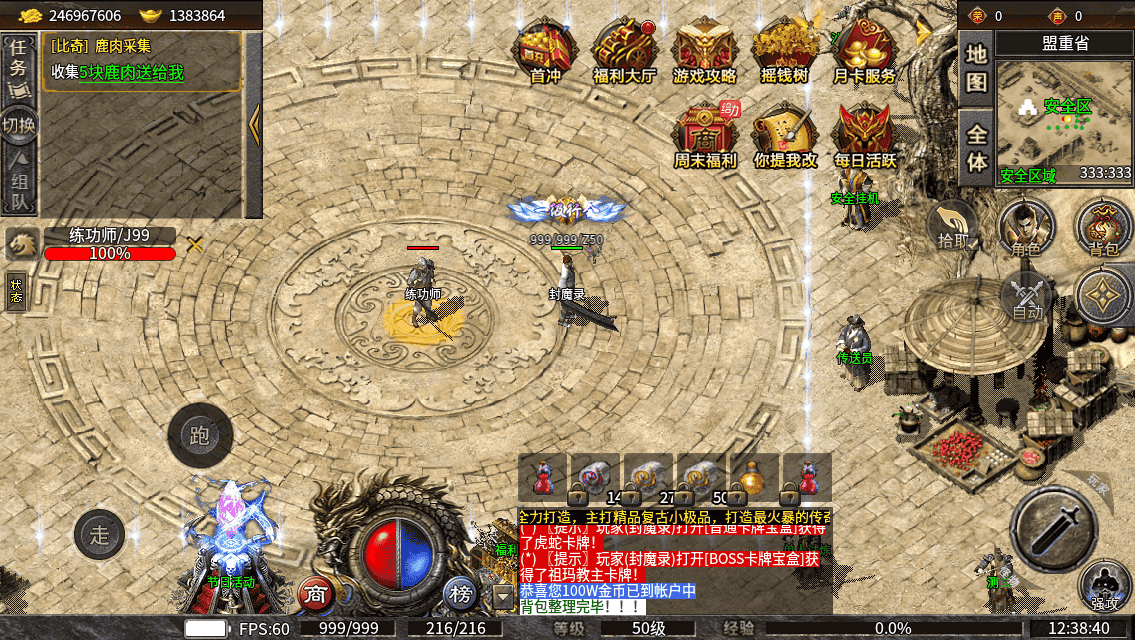The height and width of the screenshot is (640, 1135).
Task: Open the 地图 map button
Action: tap(976, 68)
